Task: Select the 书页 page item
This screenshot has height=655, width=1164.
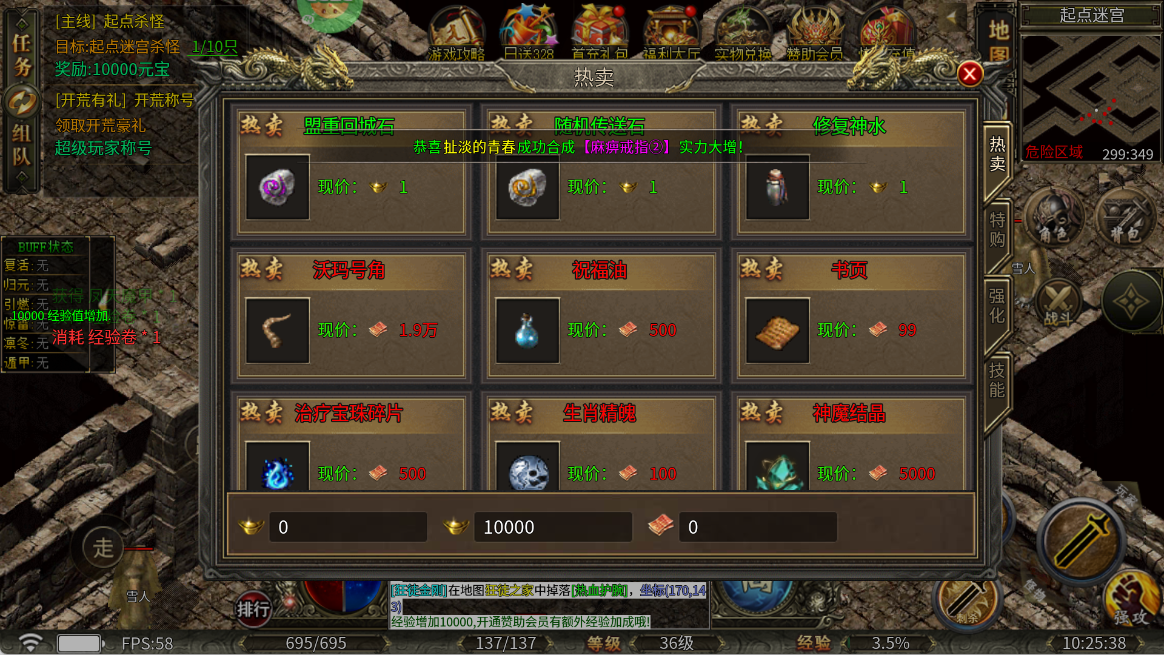Action: coord(778,330)
